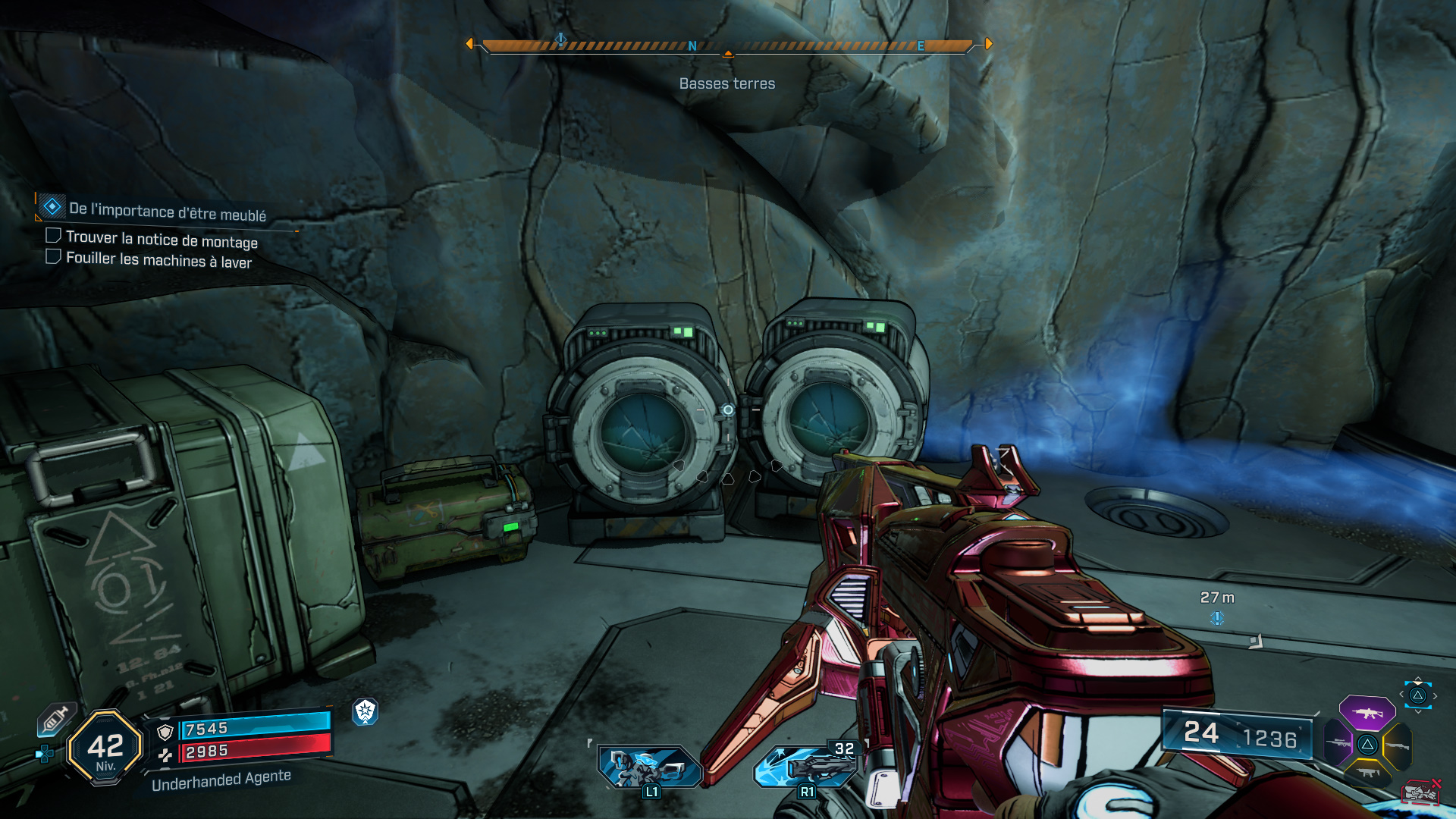Switch to the yellow SMG weapon slot

1367,773
